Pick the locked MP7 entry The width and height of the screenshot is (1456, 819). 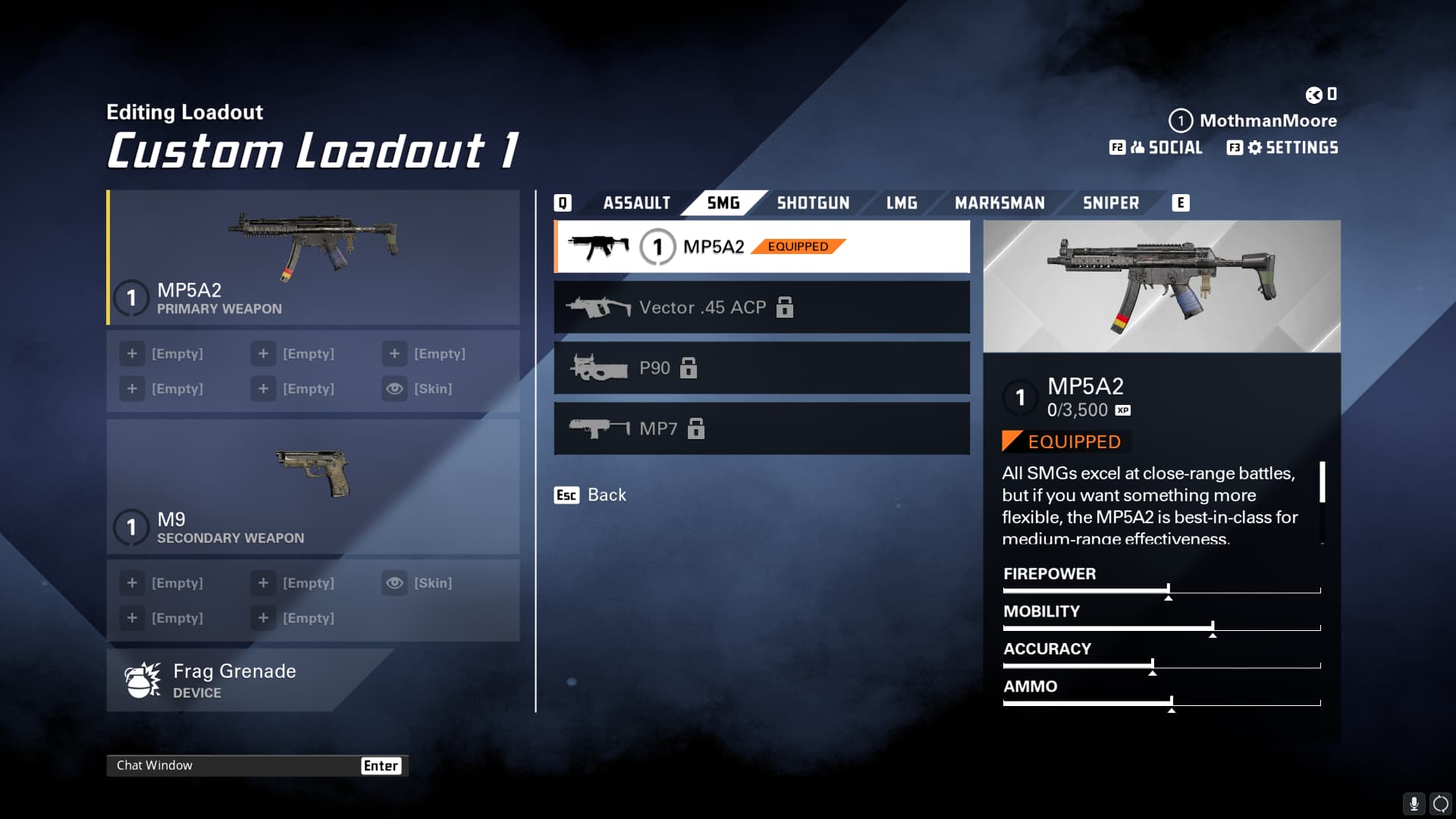(x=761, y=428)
